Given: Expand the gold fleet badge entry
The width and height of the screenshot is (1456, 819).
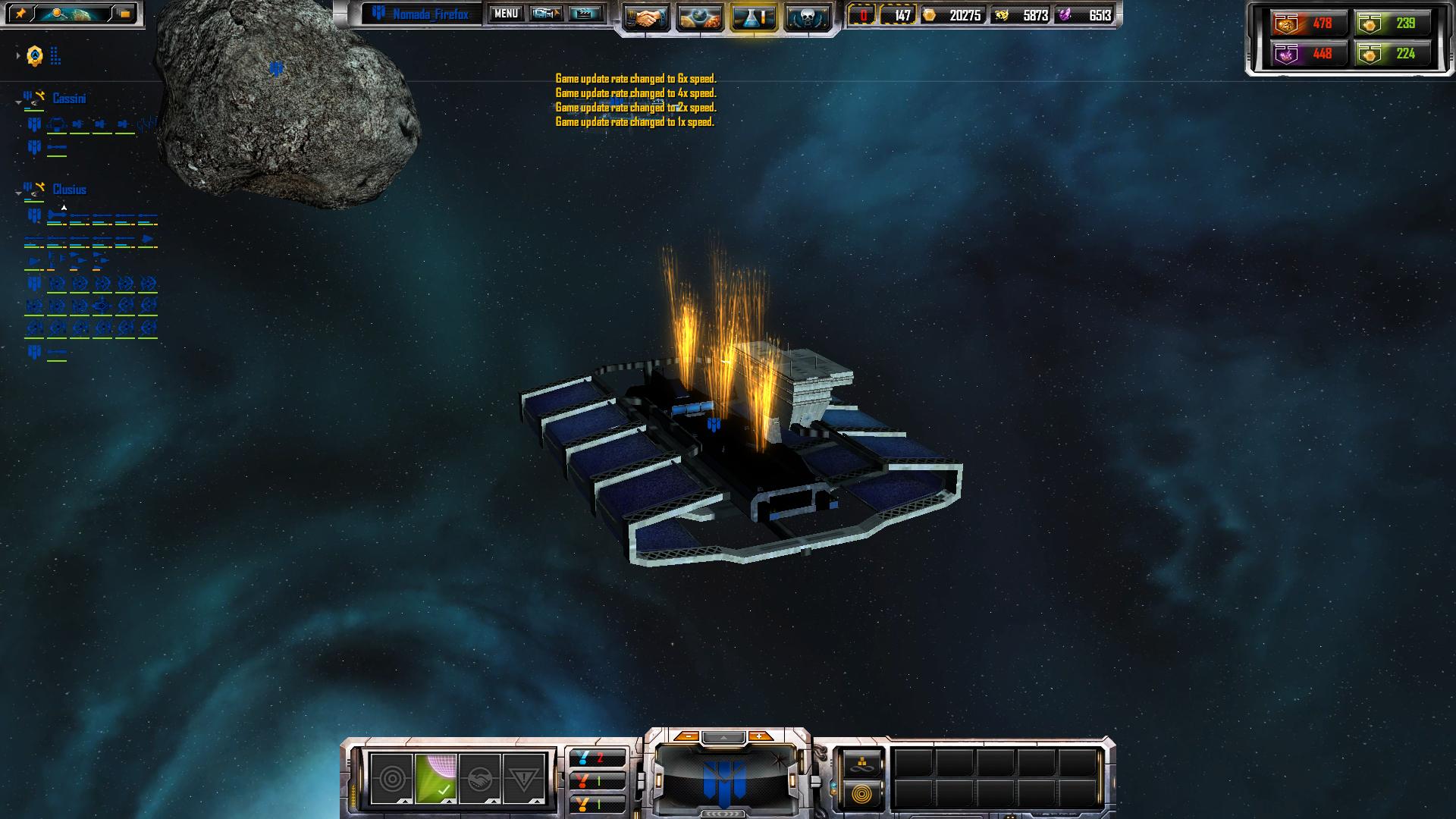Looking at the screenshot, I should point(17,55).
